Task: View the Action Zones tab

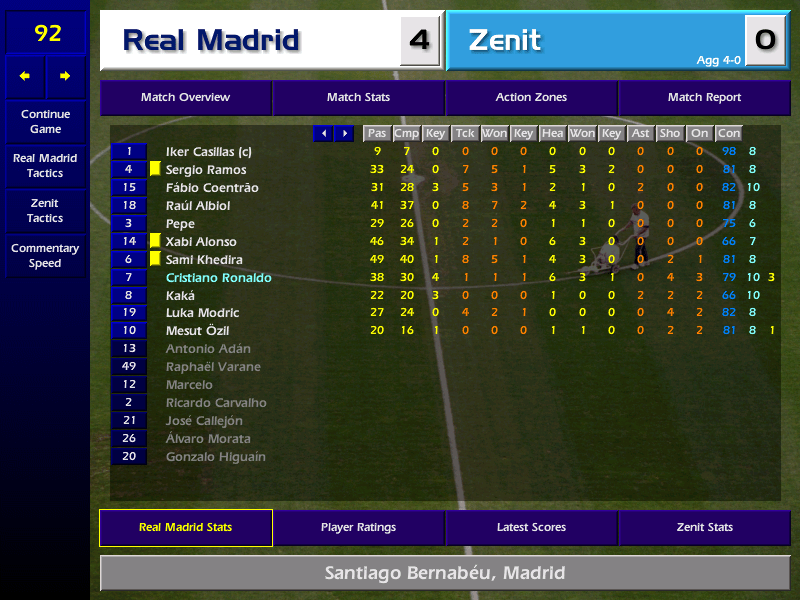Action: 531,98
